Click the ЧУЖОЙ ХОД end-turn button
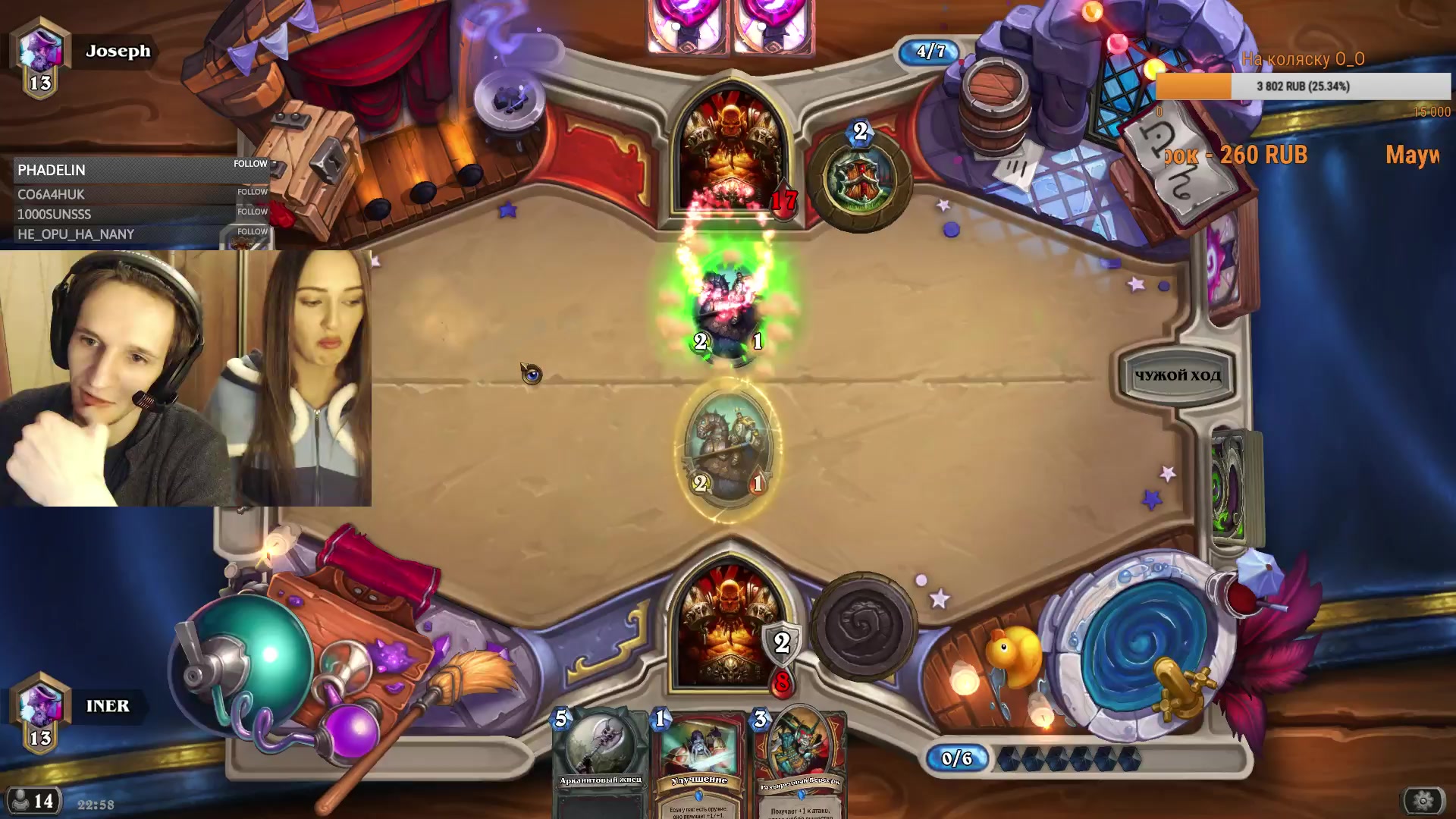Screen dimensions: 1456x819 pyautogui.click(x=1177, y=375)
